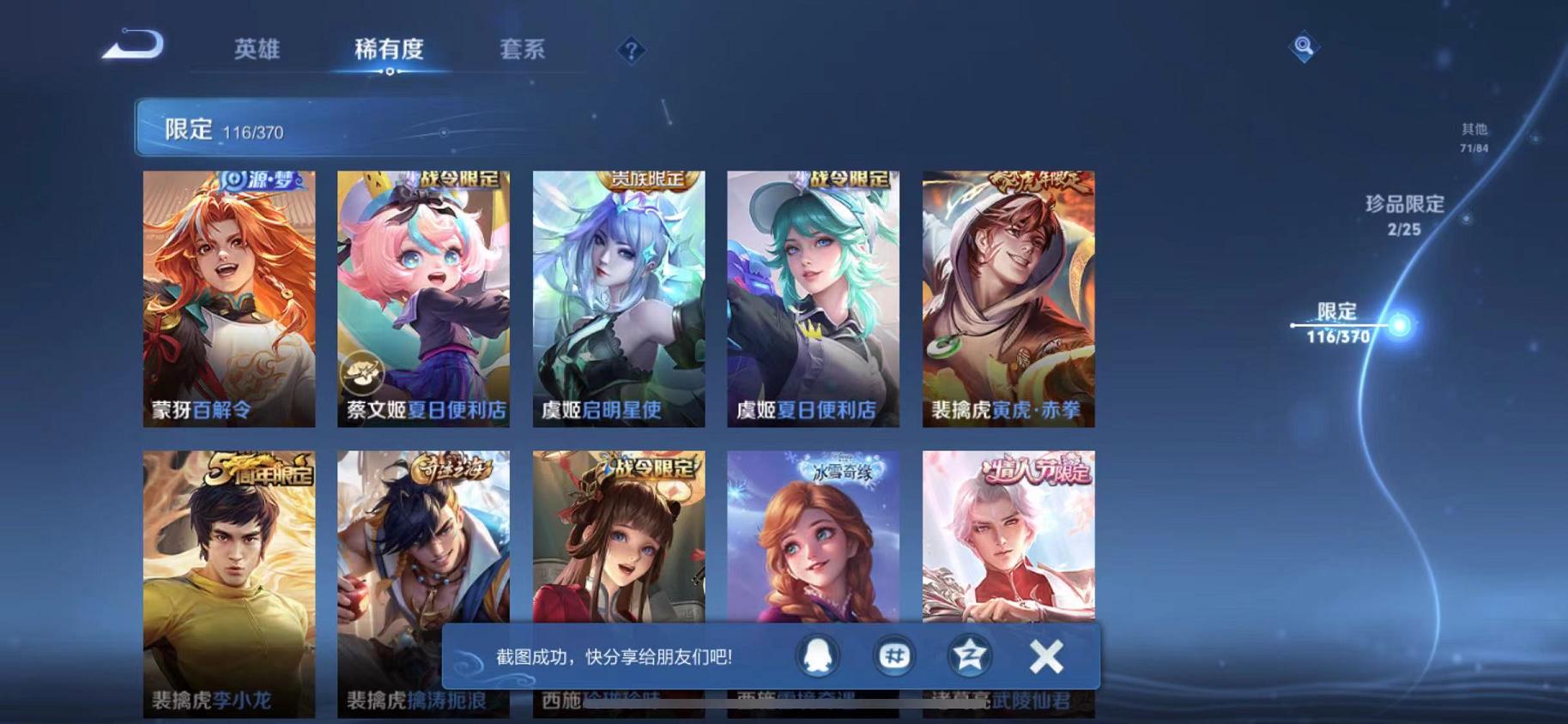
Task: Share via the hashtag community icon
Action: point(895,655)
